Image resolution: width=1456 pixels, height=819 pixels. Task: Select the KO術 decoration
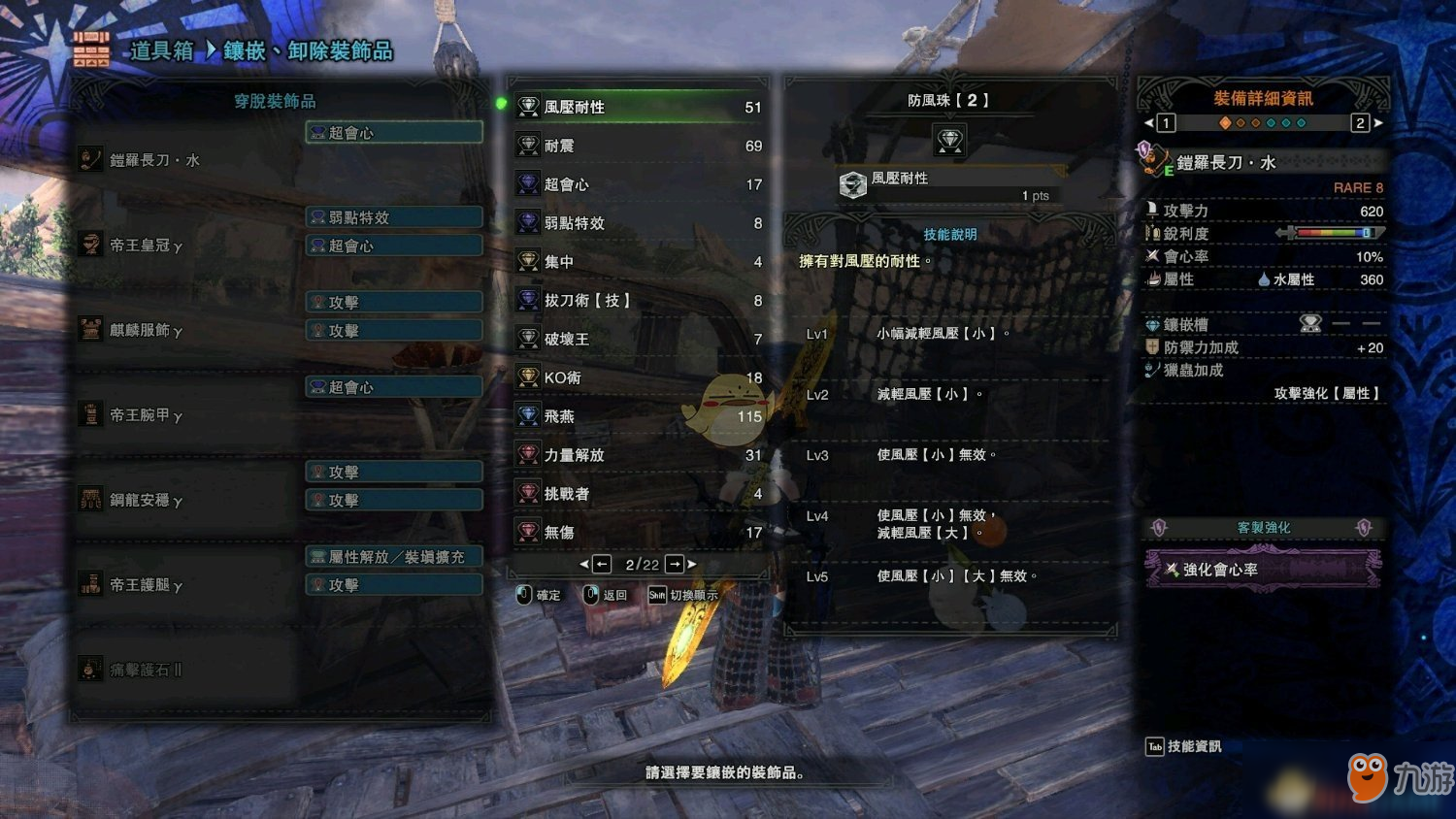tap(639, 377)
